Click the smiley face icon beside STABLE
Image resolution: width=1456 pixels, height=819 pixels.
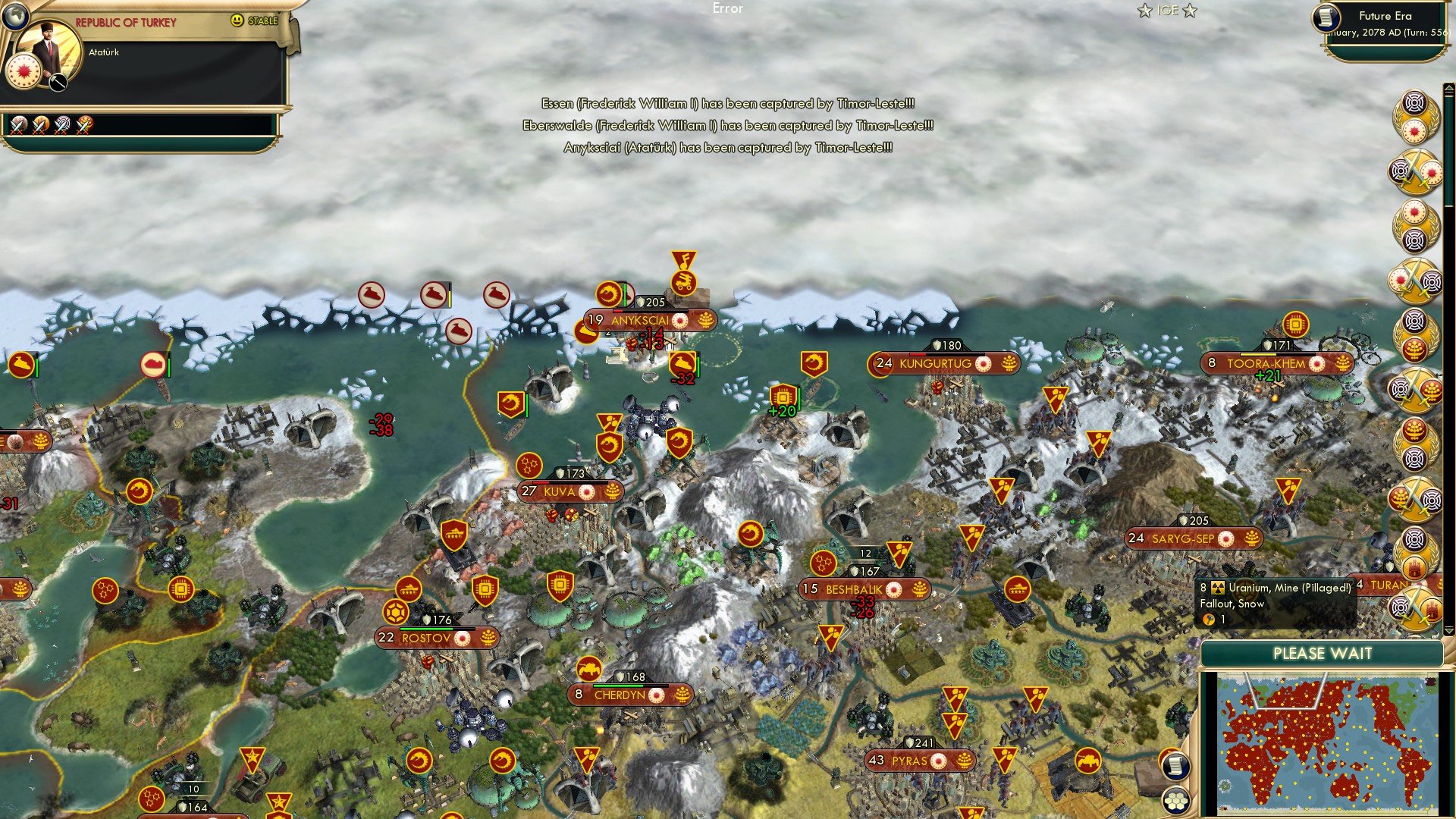click(237, 20)
